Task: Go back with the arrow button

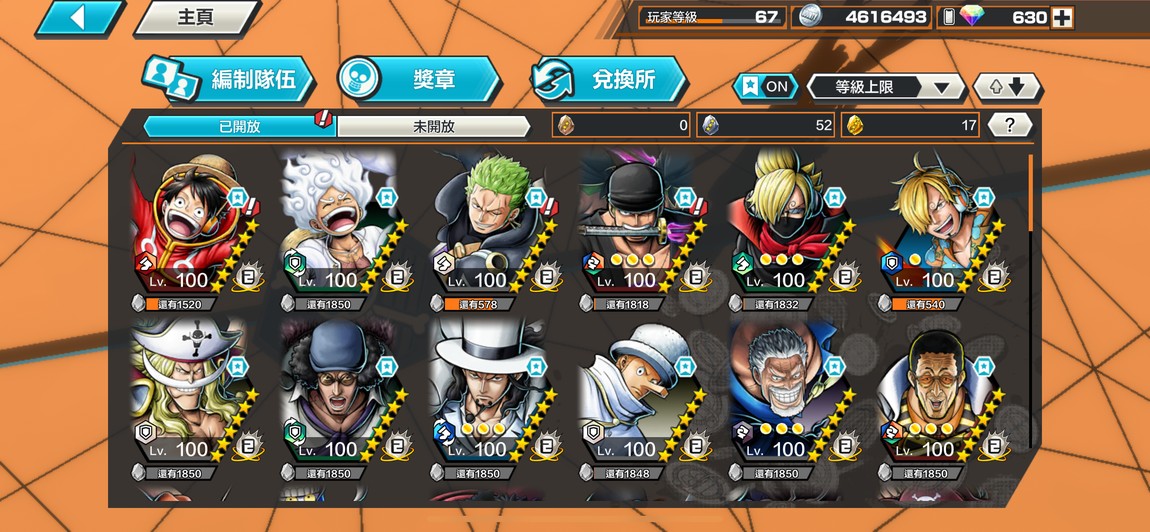Action: [x=79, y=18]
